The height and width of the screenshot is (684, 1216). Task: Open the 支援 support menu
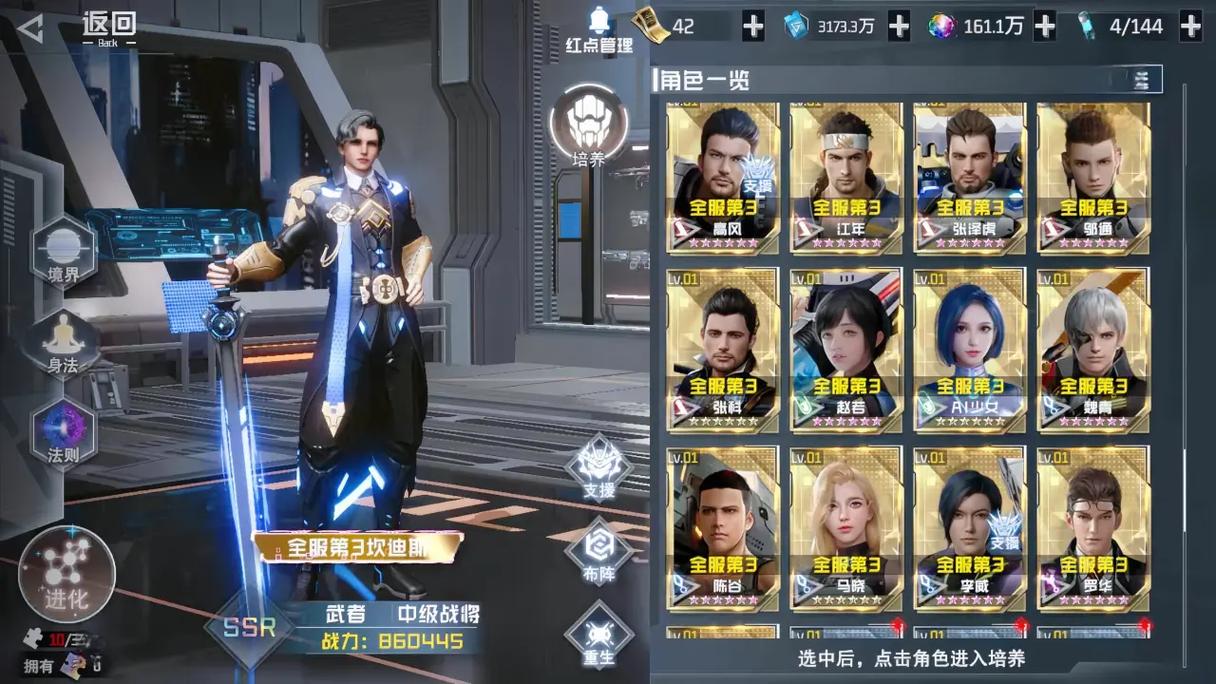coord(598,468)
